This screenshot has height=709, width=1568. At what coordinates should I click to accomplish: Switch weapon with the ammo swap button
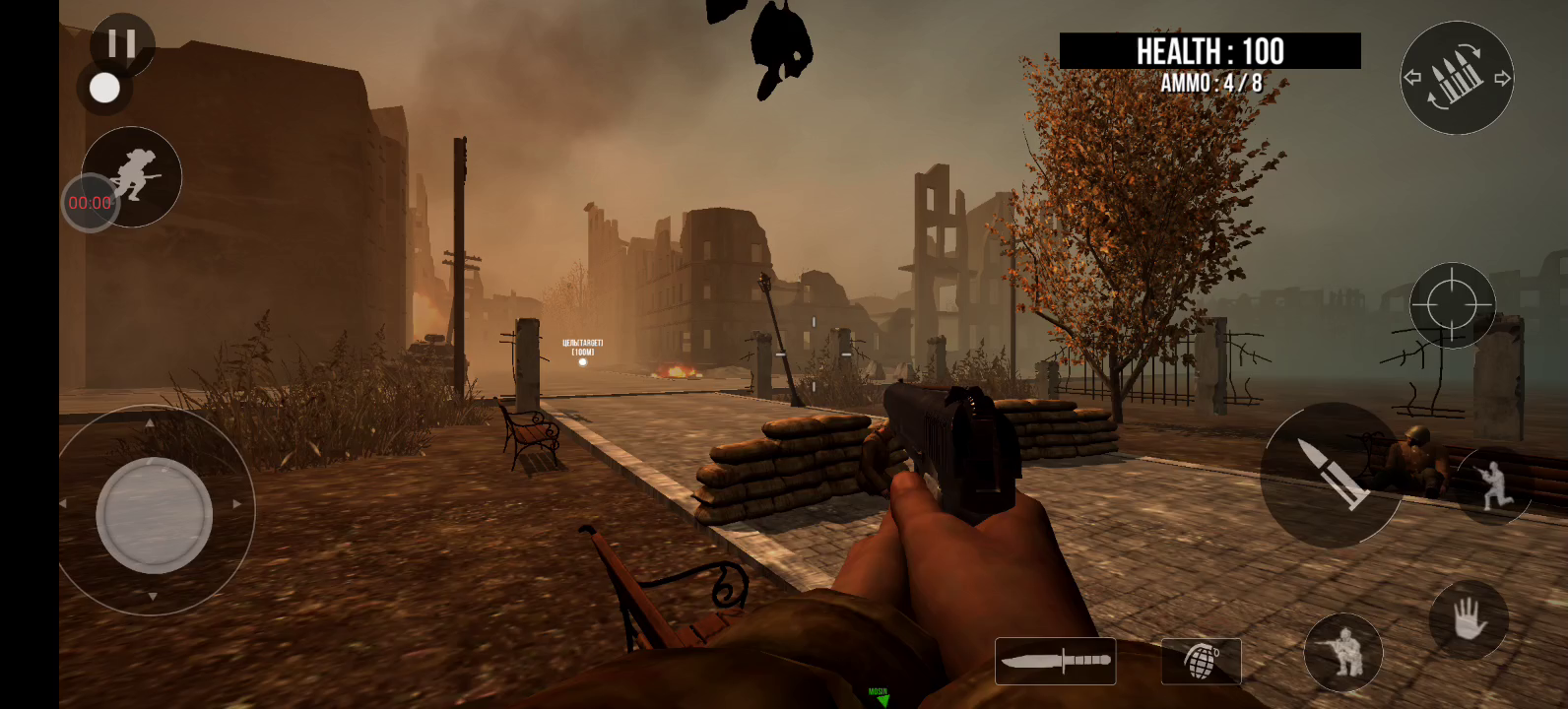(1457, 78)
